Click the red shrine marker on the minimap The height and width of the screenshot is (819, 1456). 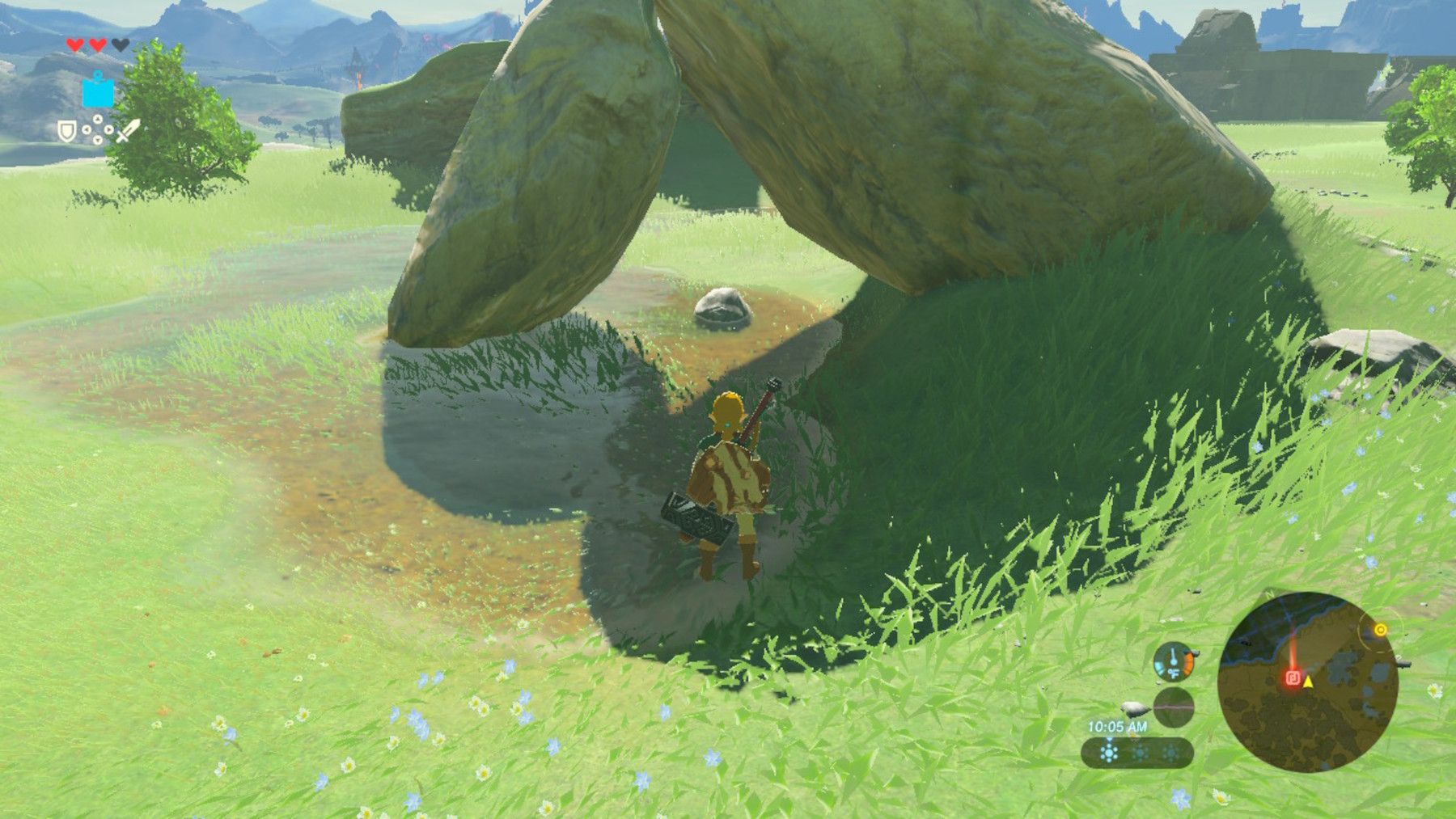pyautogui.click(x=1294, y=678)
